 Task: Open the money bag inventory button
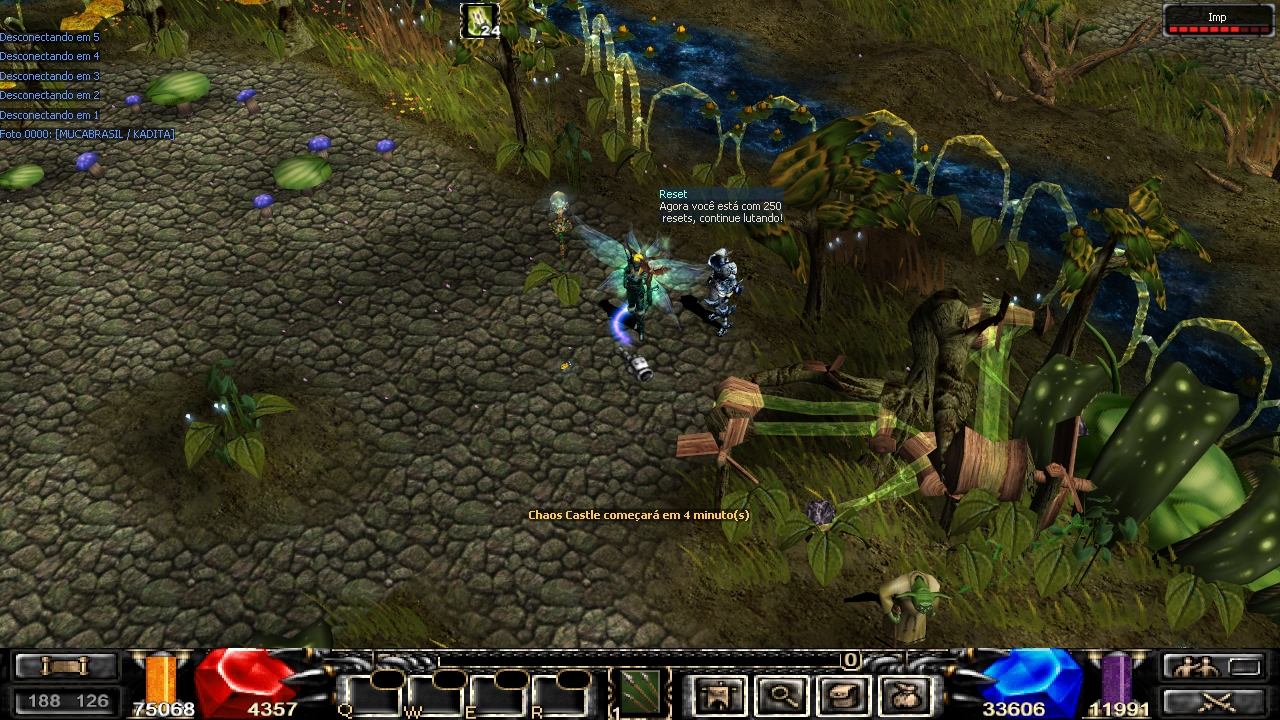click(906, 696)
